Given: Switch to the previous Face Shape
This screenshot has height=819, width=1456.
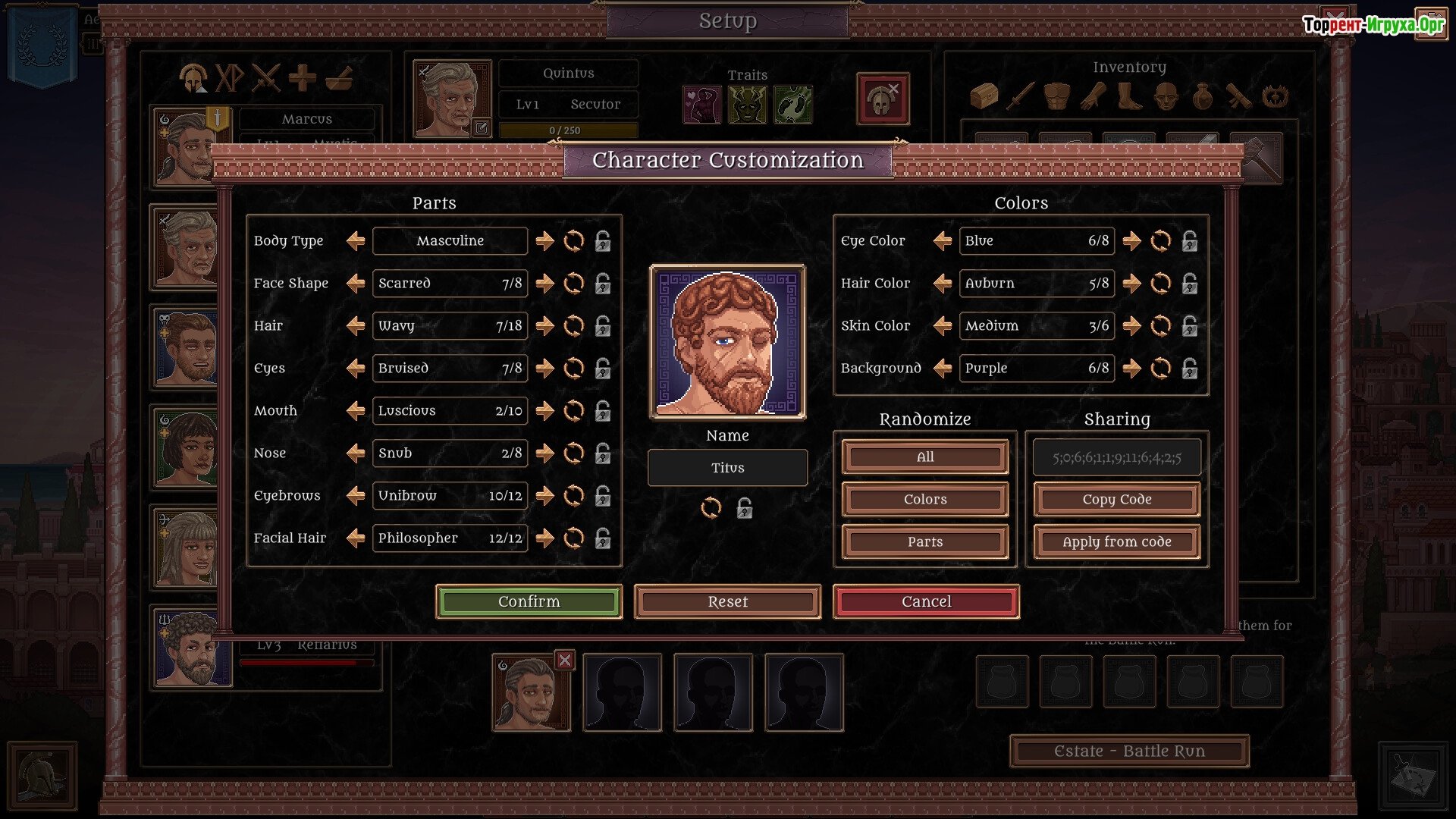Looking at the screenshot, I should point(356,284).
